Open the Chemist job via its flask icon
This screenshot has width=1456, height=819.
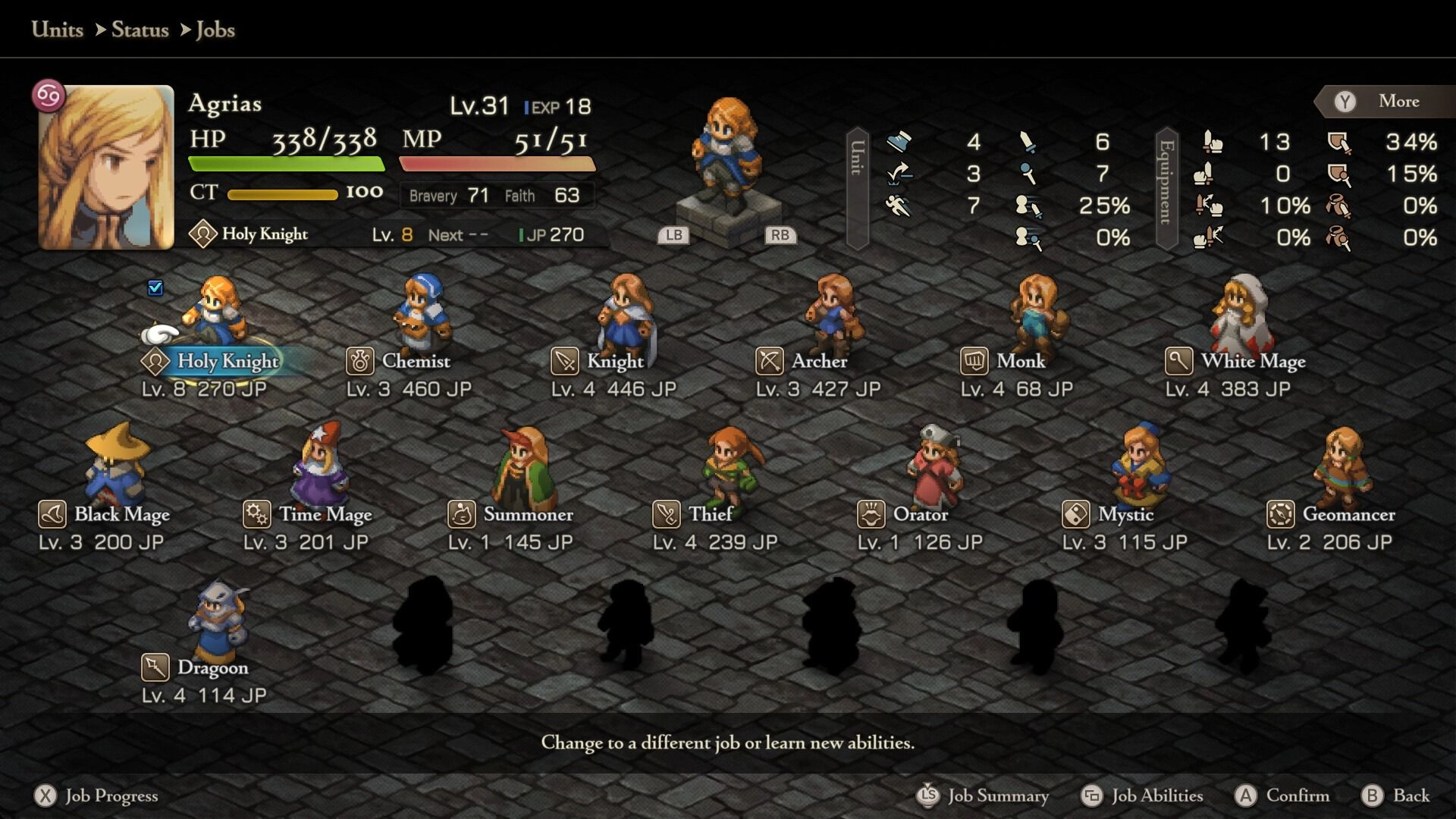tap(360, 362)
